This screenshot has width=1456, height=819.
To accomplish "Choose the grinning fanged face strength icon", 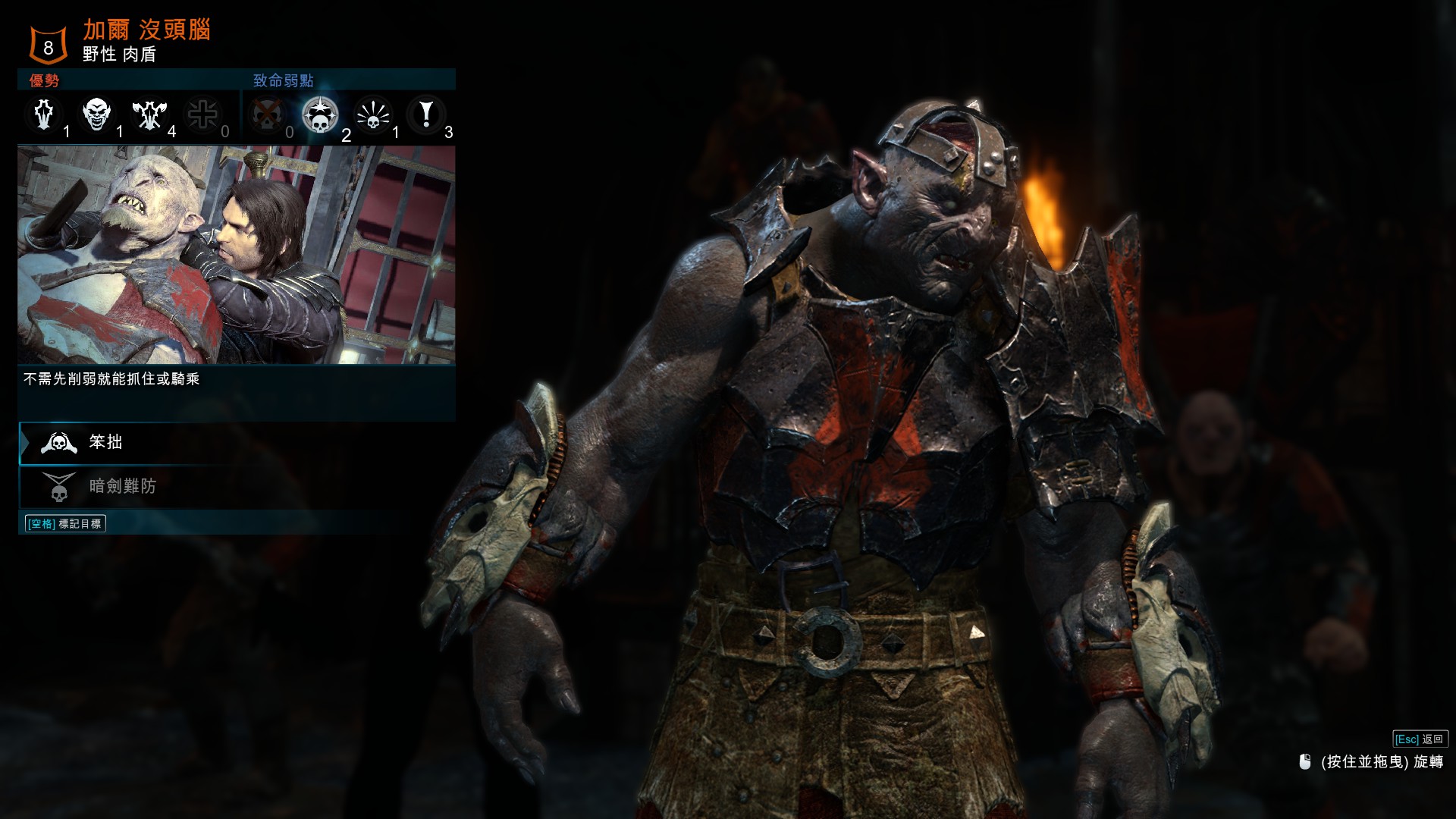I will pos(97,115).
